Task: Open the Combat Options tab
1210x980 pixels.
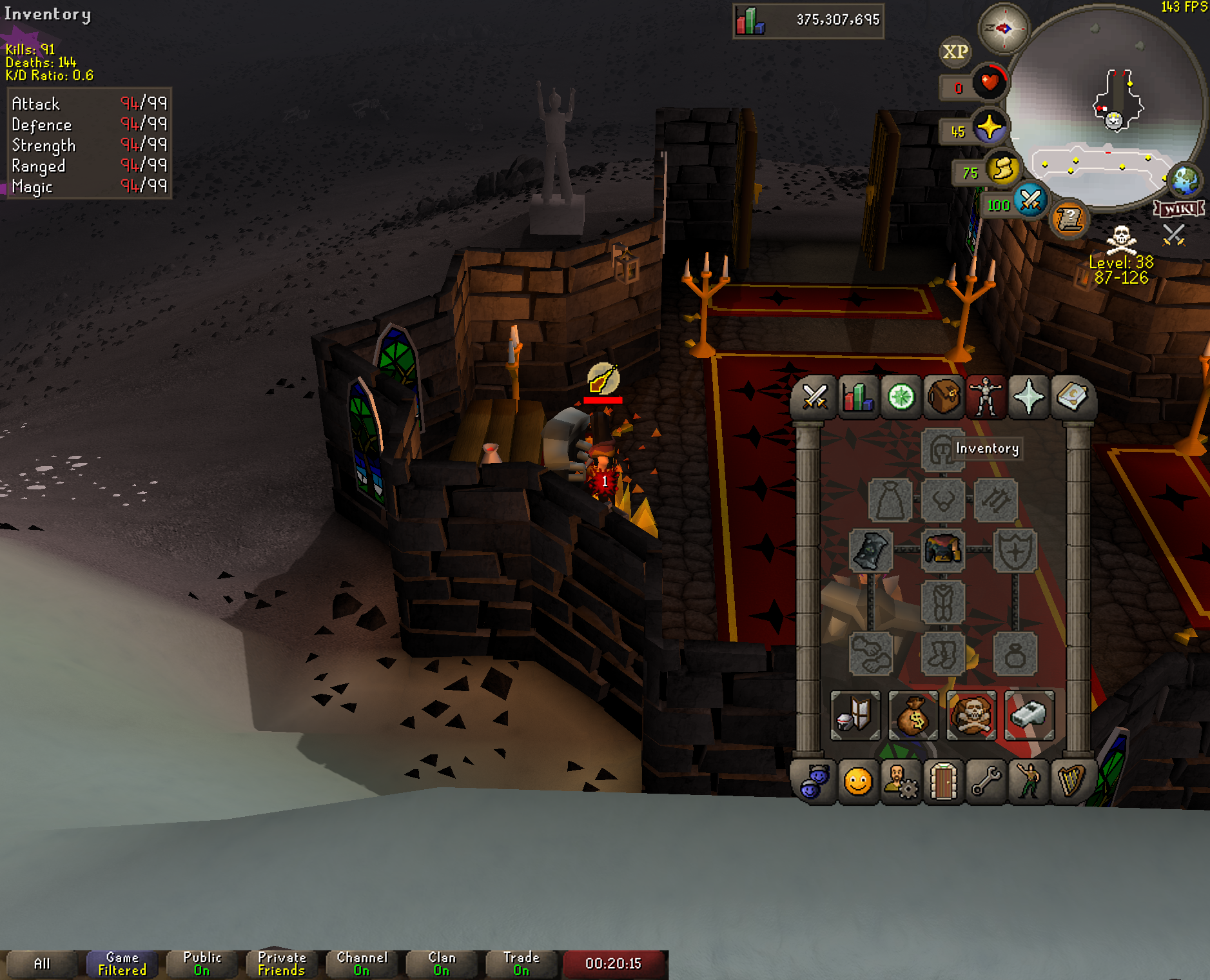Action: tap(815, 397)
